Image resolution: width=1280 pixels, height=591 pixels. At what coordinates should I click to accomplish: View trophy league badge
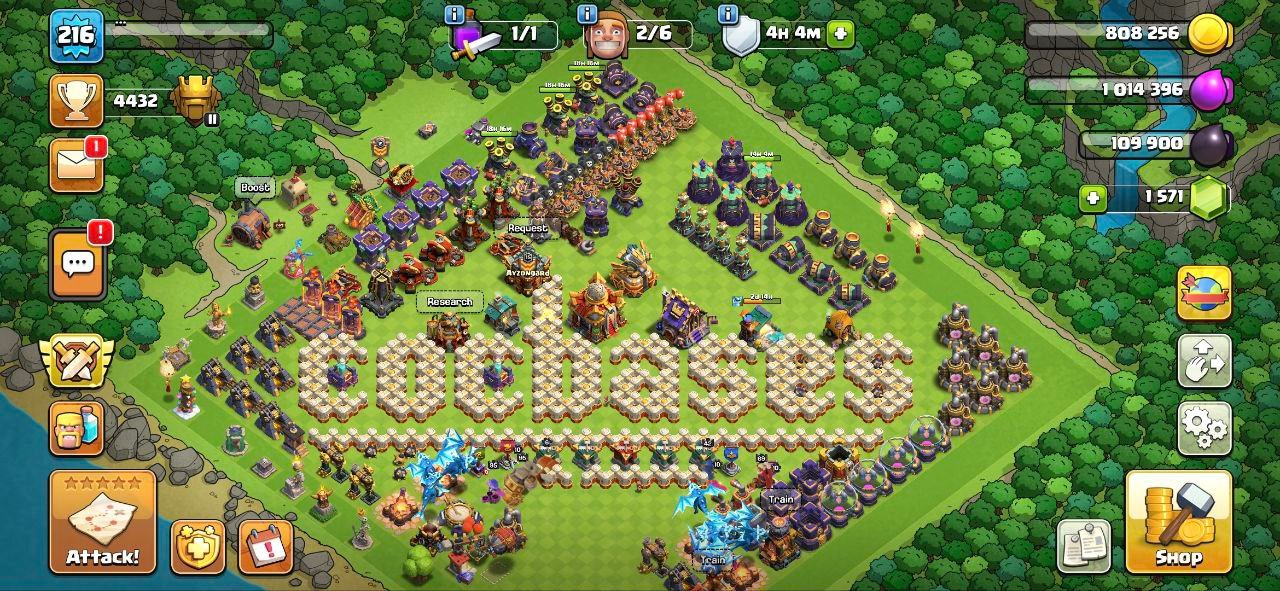195,100
